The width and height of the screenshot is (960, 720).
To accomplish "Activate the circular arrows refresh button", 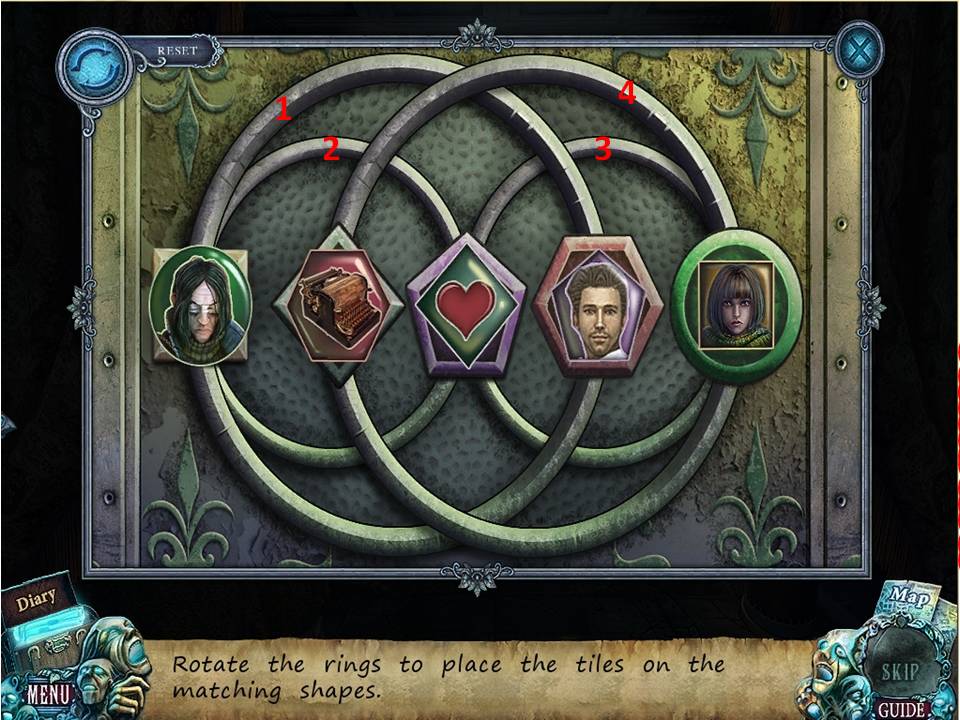I will (x=93, y=64).
